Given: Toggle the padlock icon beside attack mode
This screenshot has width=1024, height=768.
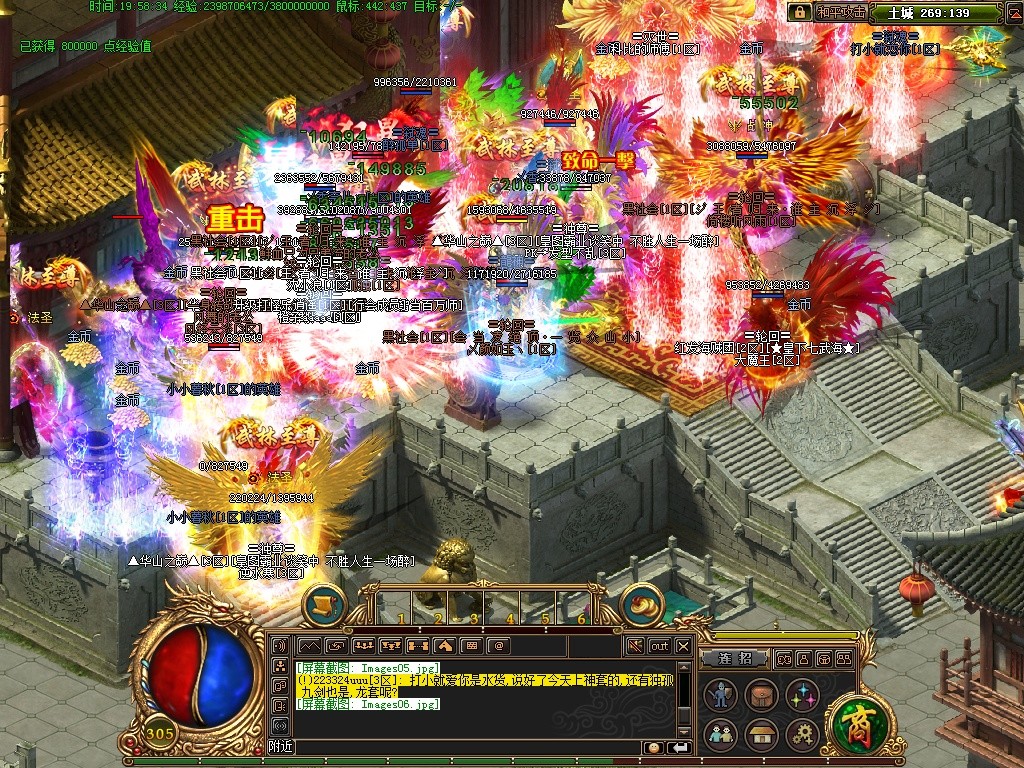Looking at the screenshot, I should [x=799, y=13].
